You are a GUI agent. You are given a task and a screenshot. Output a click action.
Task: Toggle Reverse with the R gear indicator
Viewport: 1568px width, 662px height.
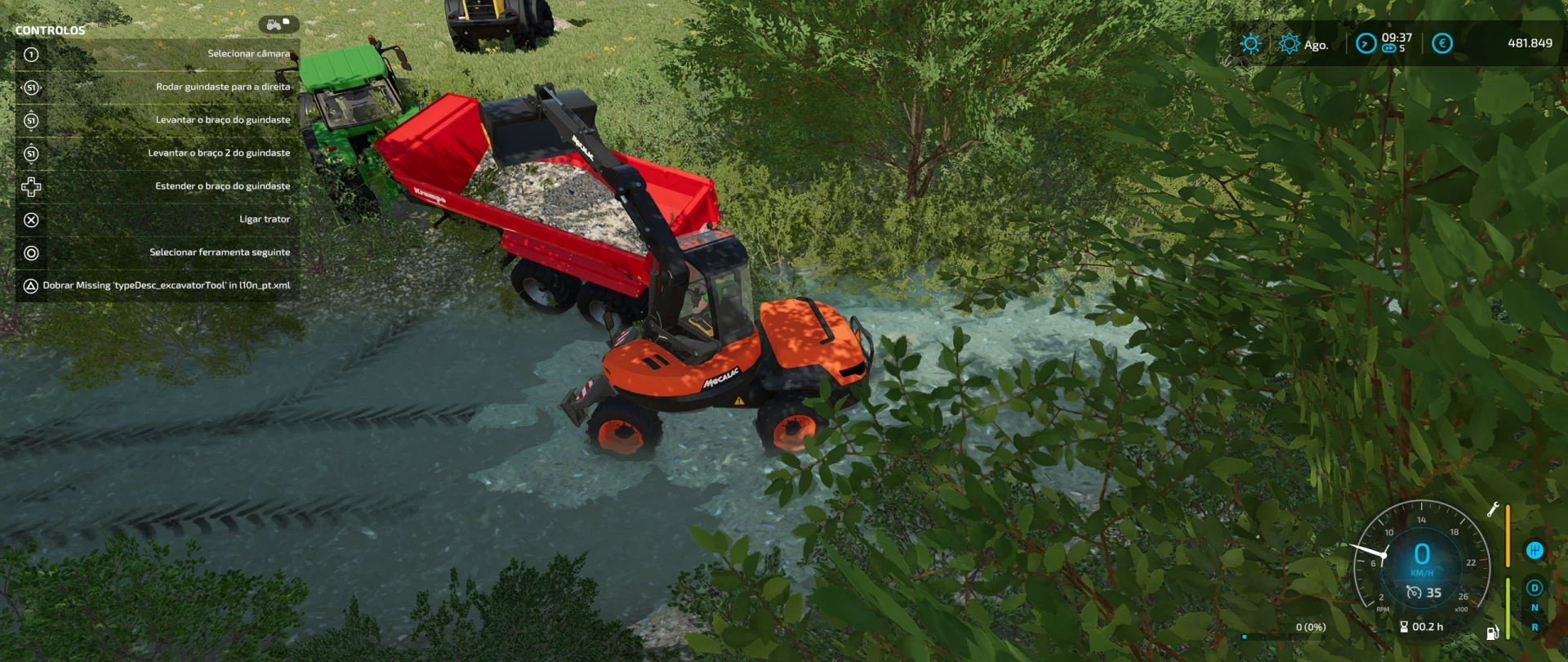[x=1535, y=628]
